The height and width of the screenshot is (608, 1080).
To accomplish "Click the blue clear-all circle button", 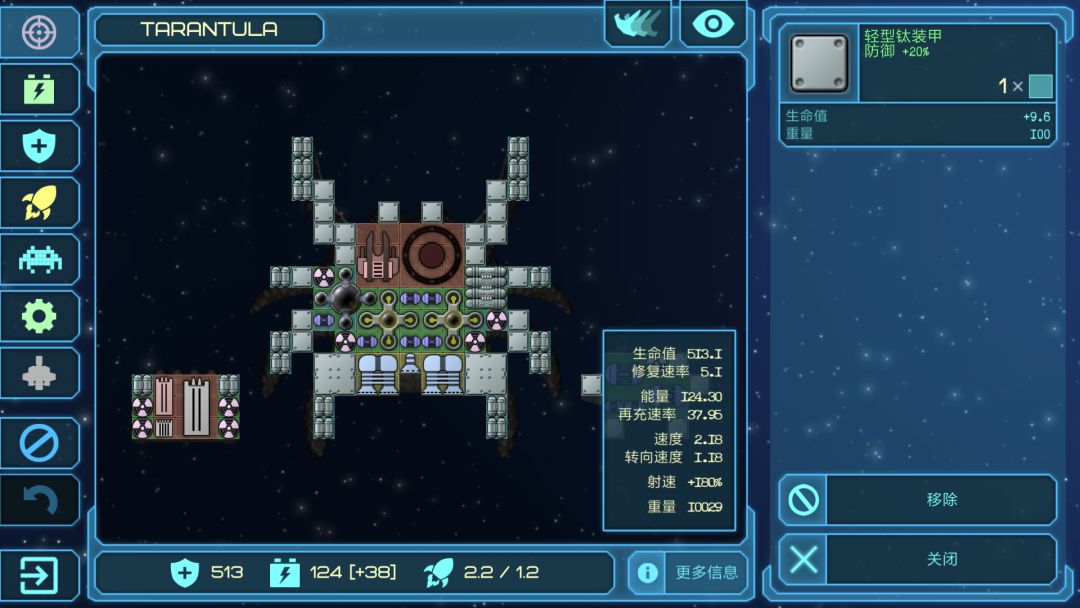I will click(39, 443).
